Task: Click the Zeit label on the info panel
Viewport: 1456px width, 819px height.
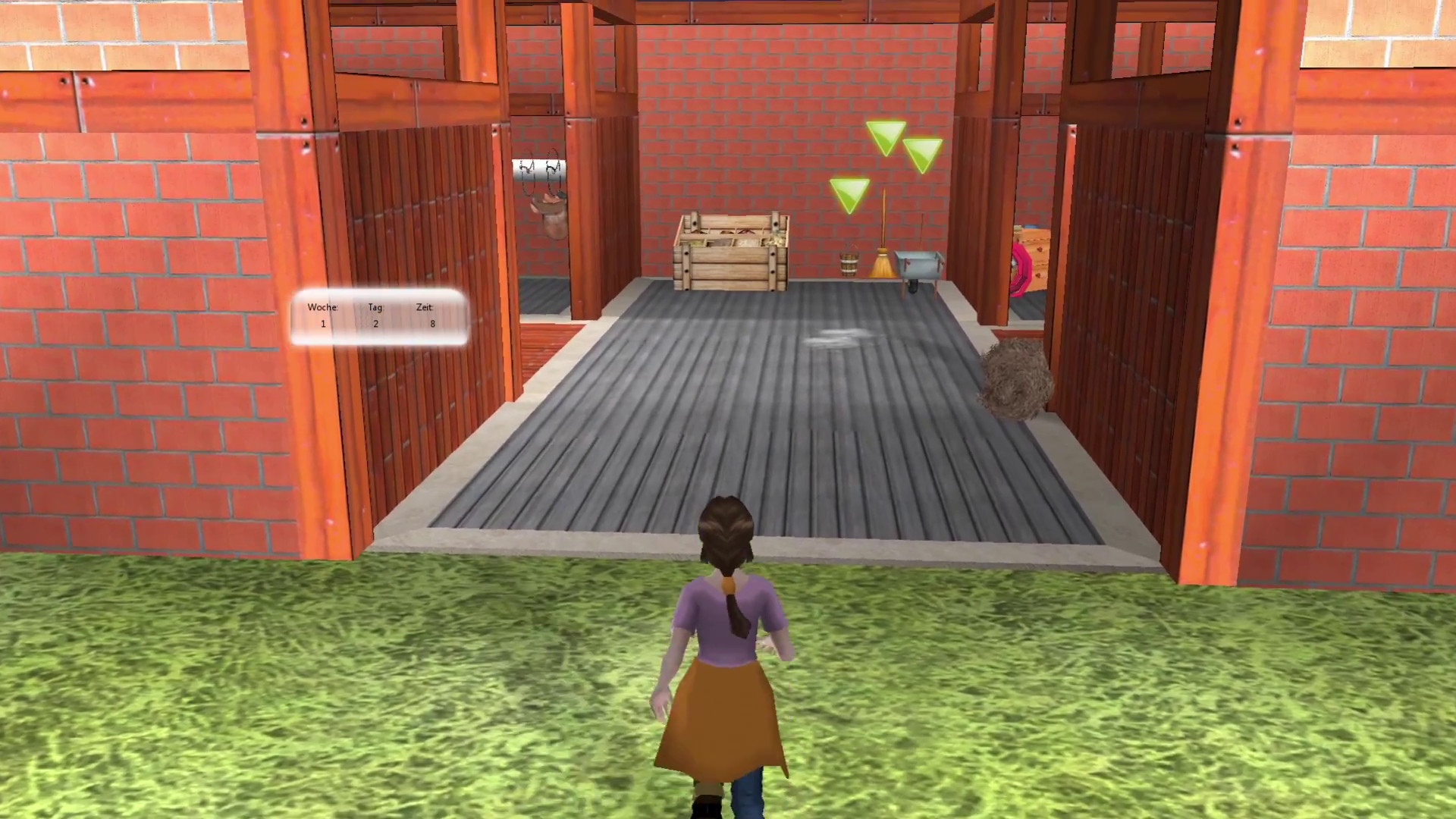Action: click(x=424, y=307)
